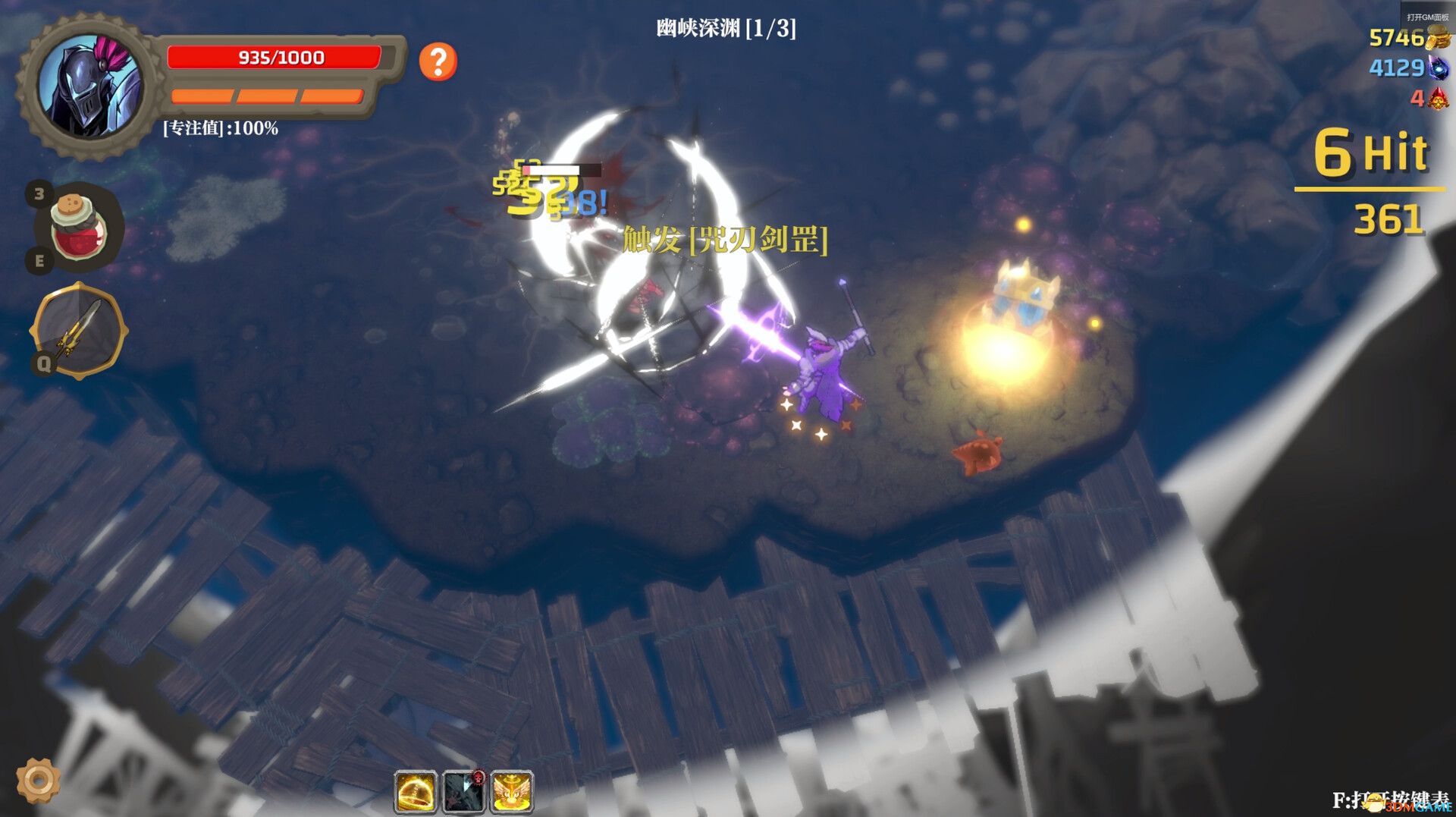Click the orange question mark help button

[x=437, y=63]
